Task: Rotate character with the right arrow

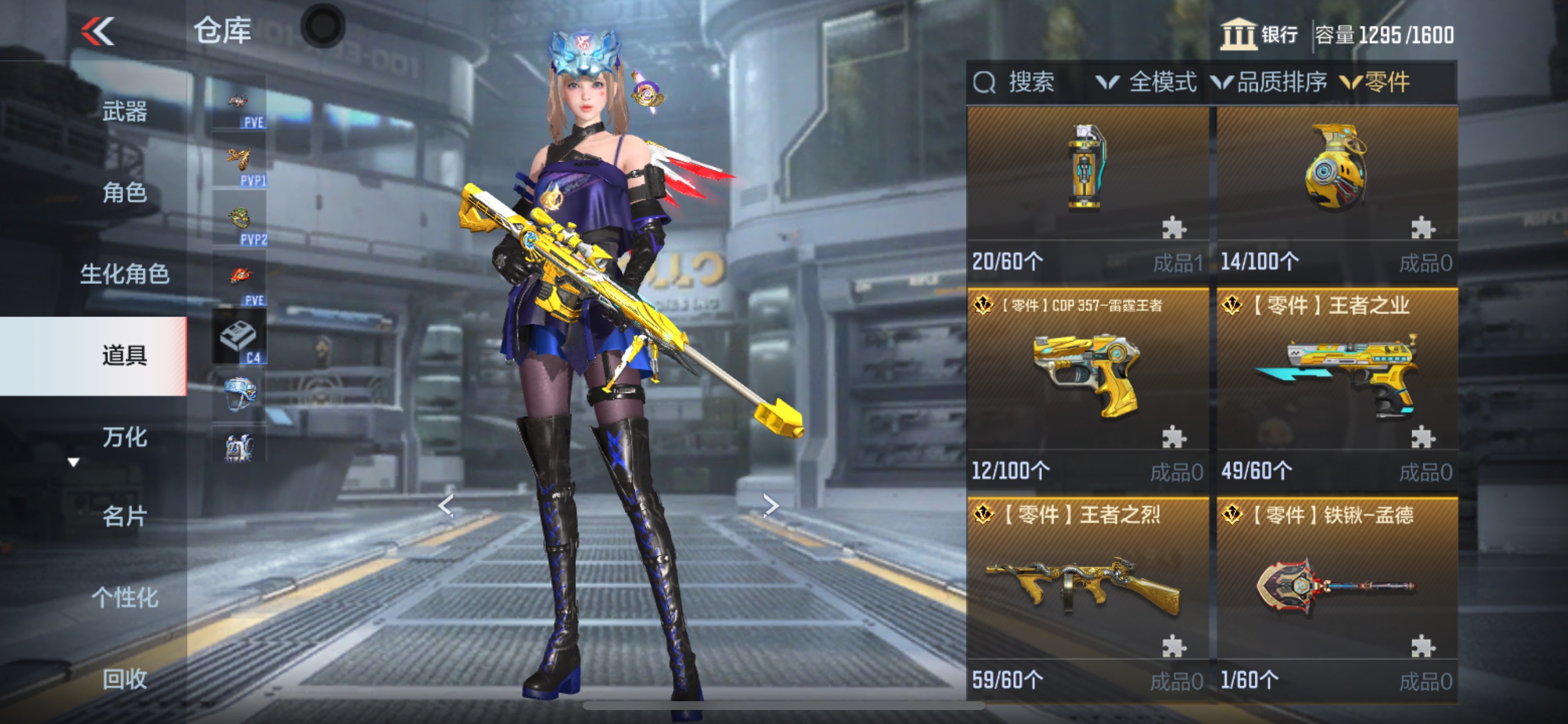Action: pyautogui.click(x=771, y=505)
